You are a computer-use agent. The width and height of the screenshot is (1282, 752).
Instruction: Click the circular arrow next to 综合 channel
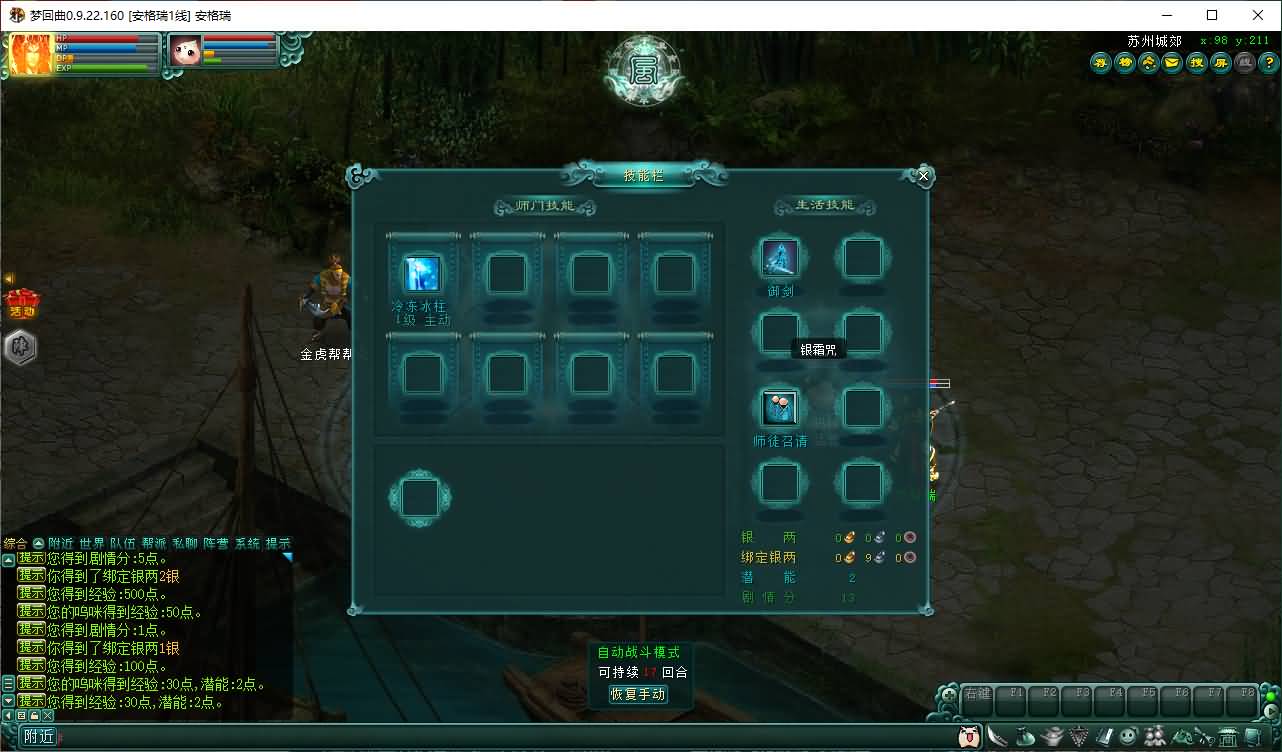tap(39, 543)
